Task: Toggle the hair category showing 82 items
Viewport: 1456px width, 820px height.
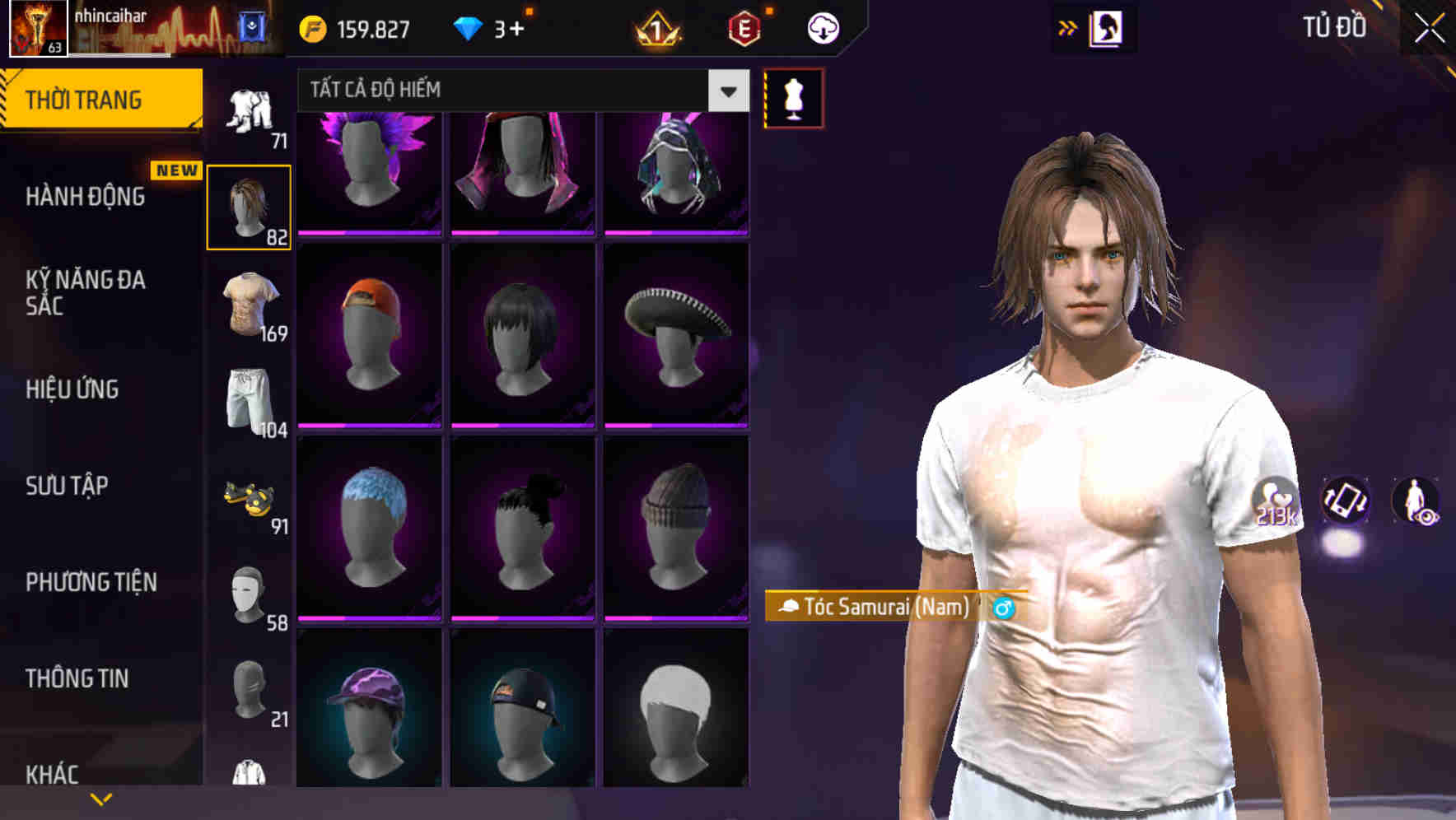Action: (249, 204)
